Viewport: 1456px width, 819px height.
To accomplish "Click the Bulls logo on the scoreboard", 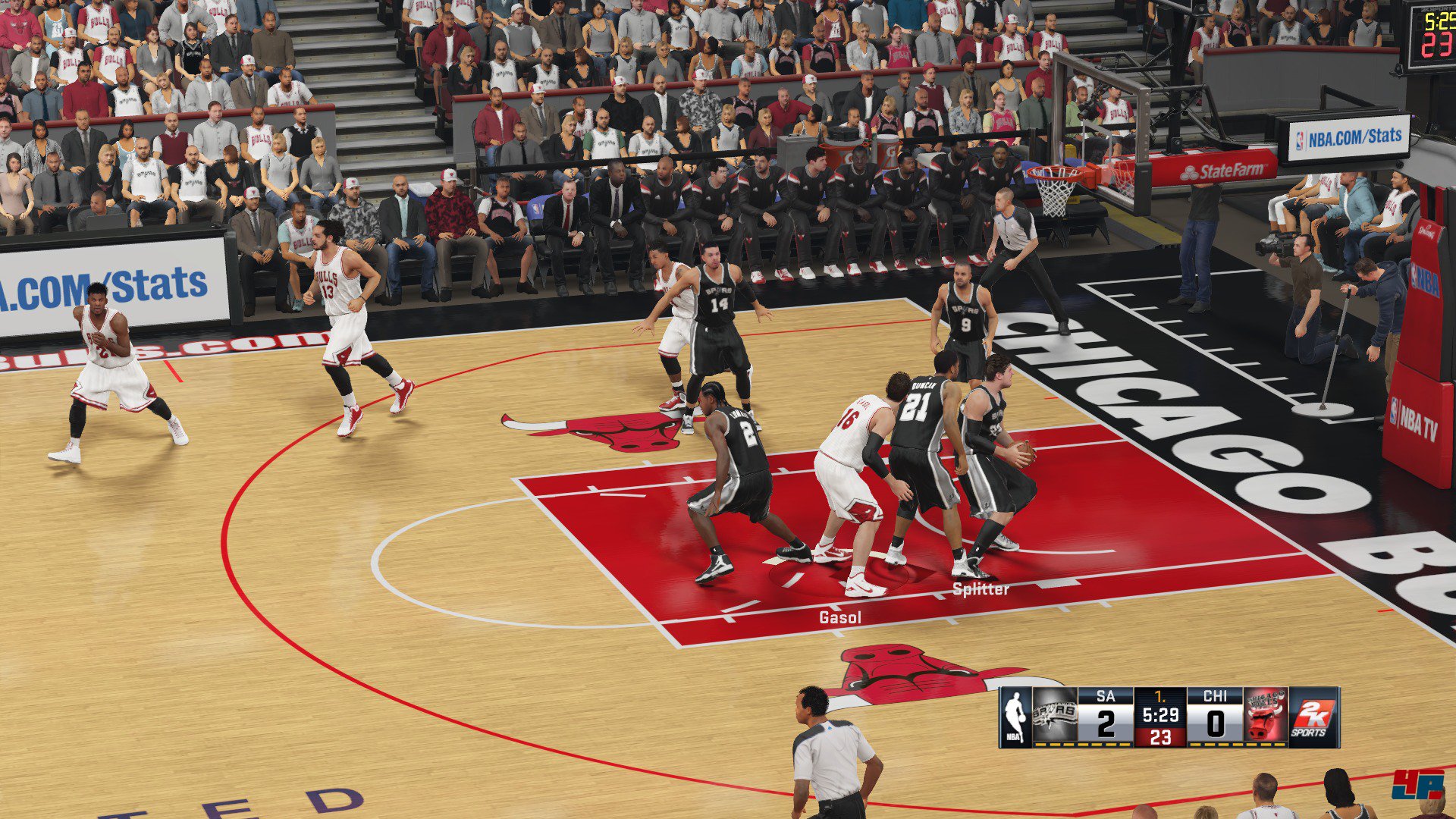I will tap(1266, 715).
